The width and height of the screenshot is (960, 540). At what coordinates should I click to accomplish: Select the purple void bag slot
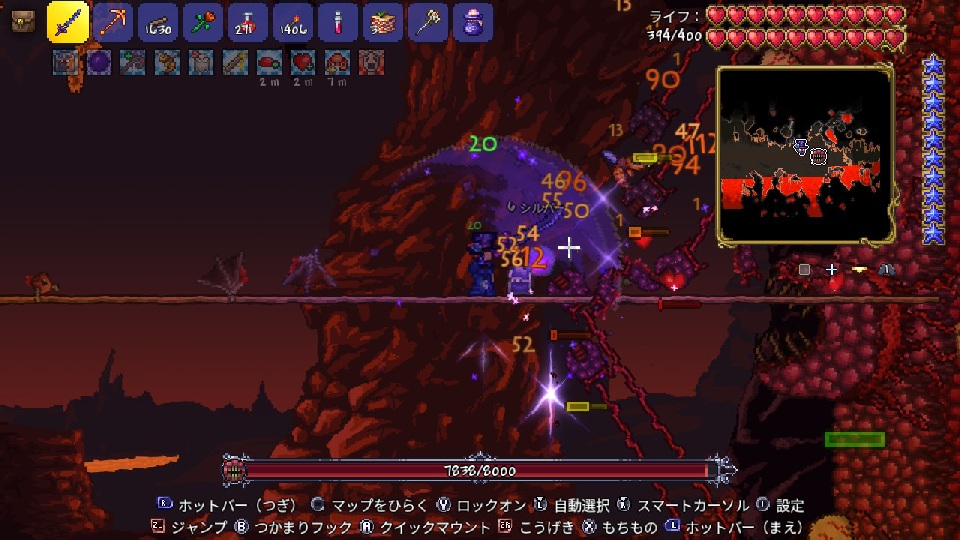click(x=472, y=21)
